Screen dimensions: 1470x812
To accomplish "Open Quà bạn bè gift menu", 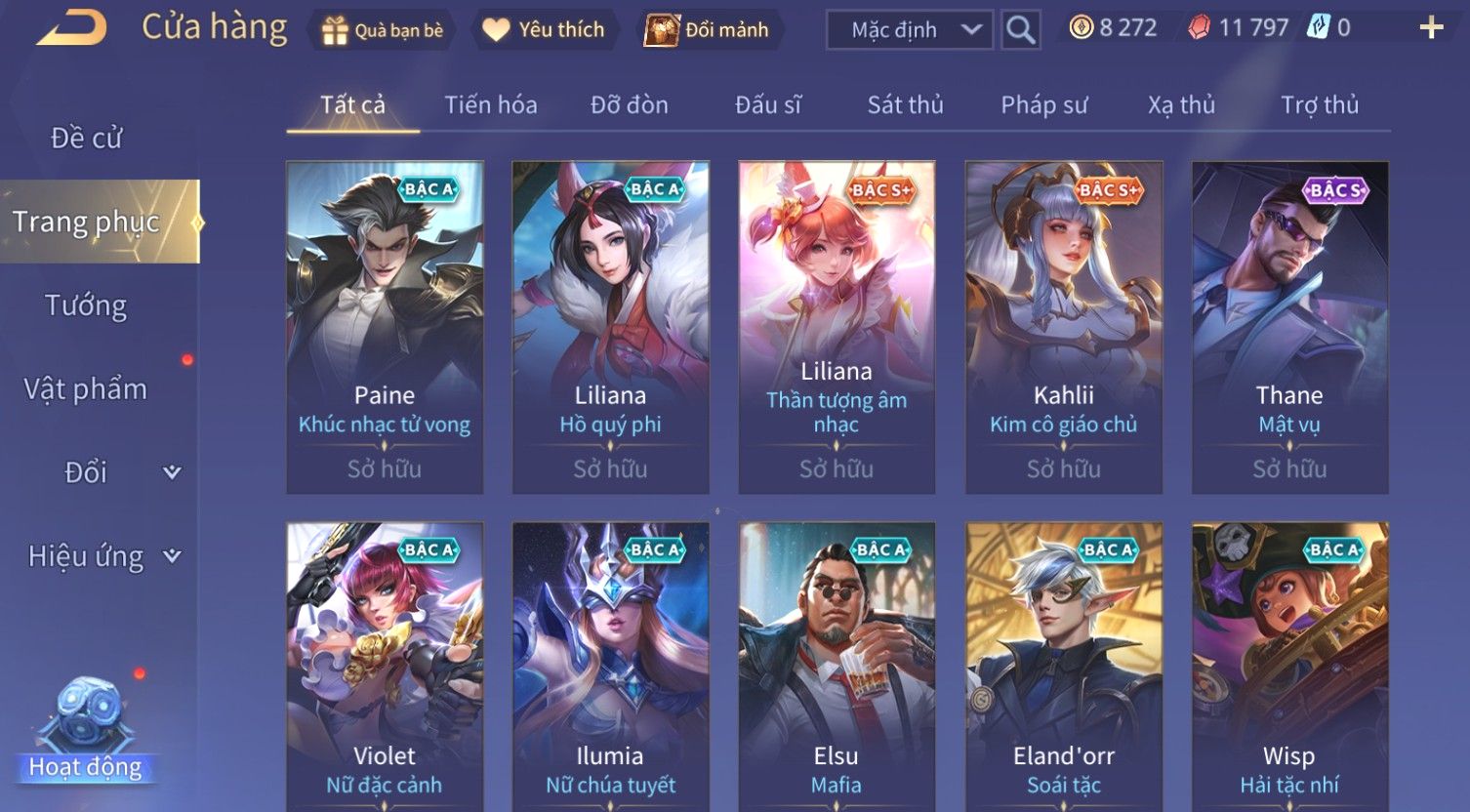I will (383, 30).
